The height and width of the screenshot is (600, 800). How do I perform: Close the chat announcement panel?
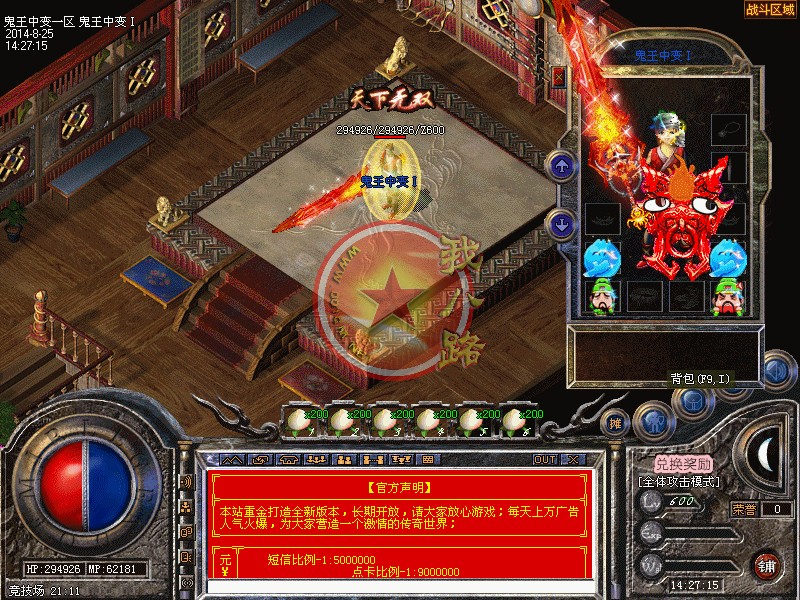tap(572, 460)
